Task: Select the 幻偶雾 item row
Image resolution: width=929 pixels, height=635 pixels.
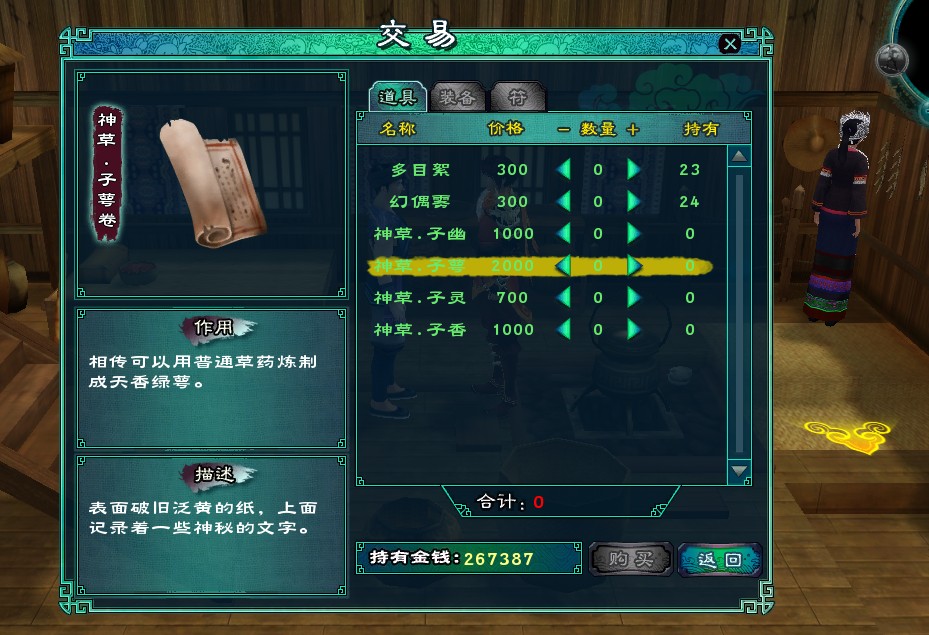Action: point(420,202)
